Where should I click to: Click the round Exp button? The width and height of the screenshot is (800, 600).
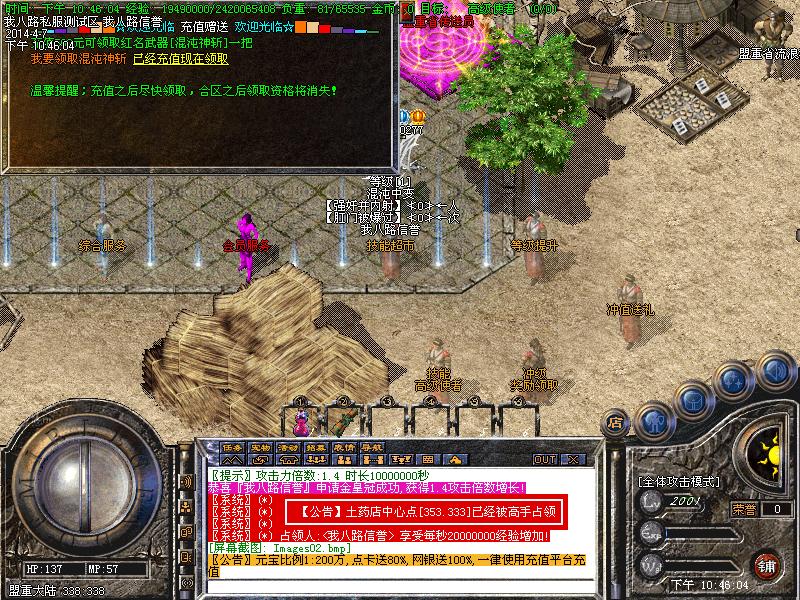(x=651, y=533)
